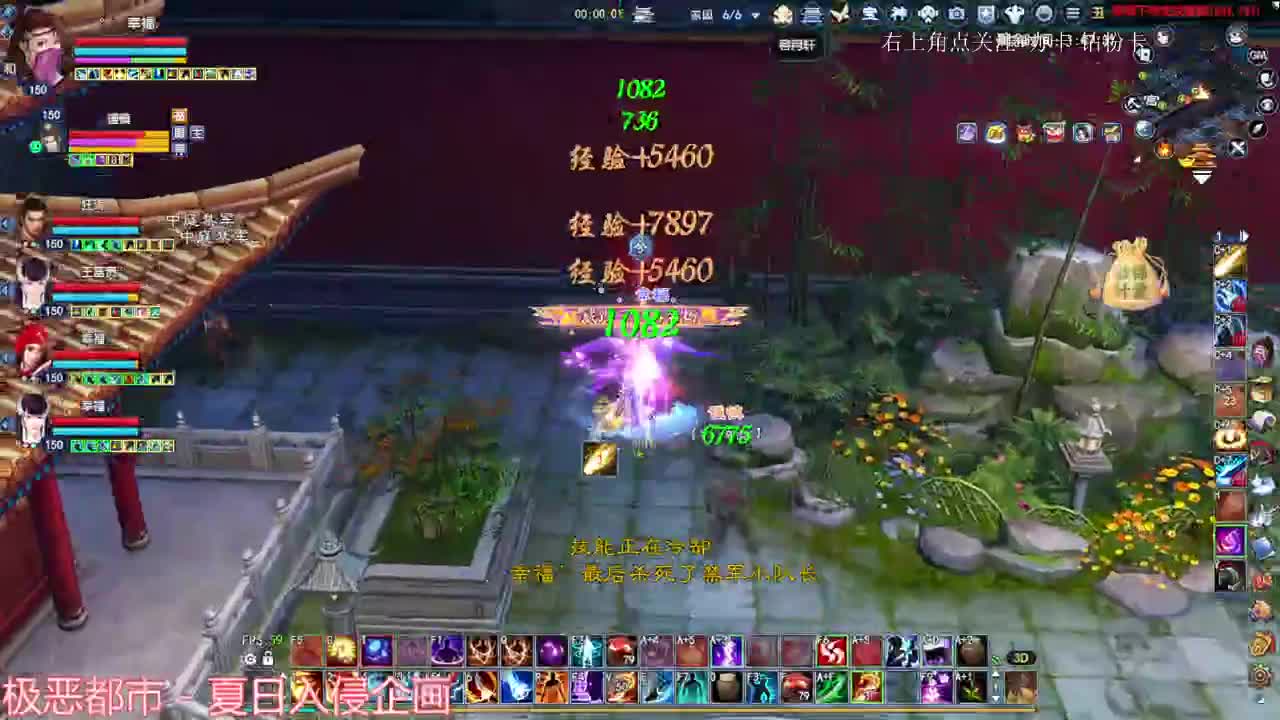The image size is (1280, 720).
Task: Click the X close button on the right sidebar
Action: (1236, 148)
